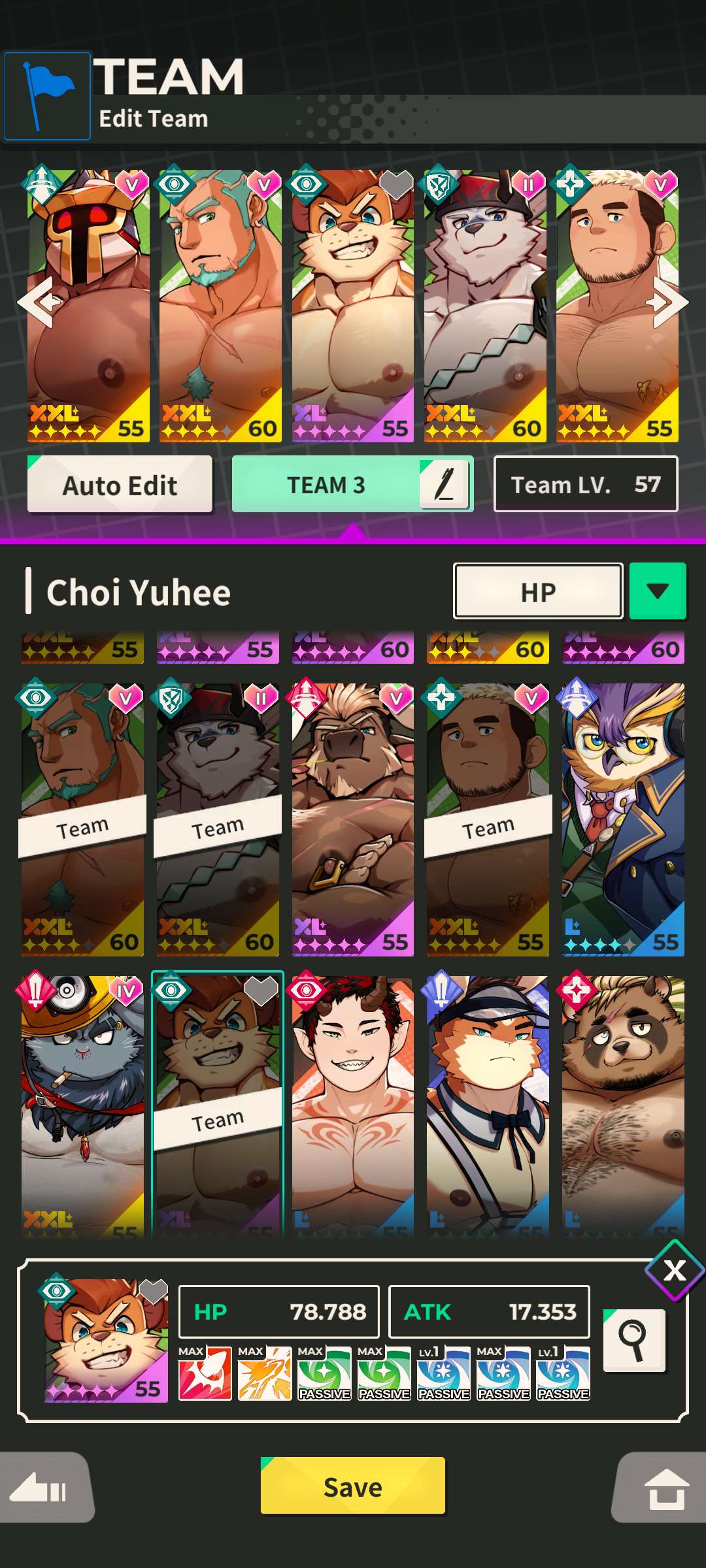Select the orange fox with visor card
The width and height of the screenshot is (706, 1568).
coord(488,1104)
